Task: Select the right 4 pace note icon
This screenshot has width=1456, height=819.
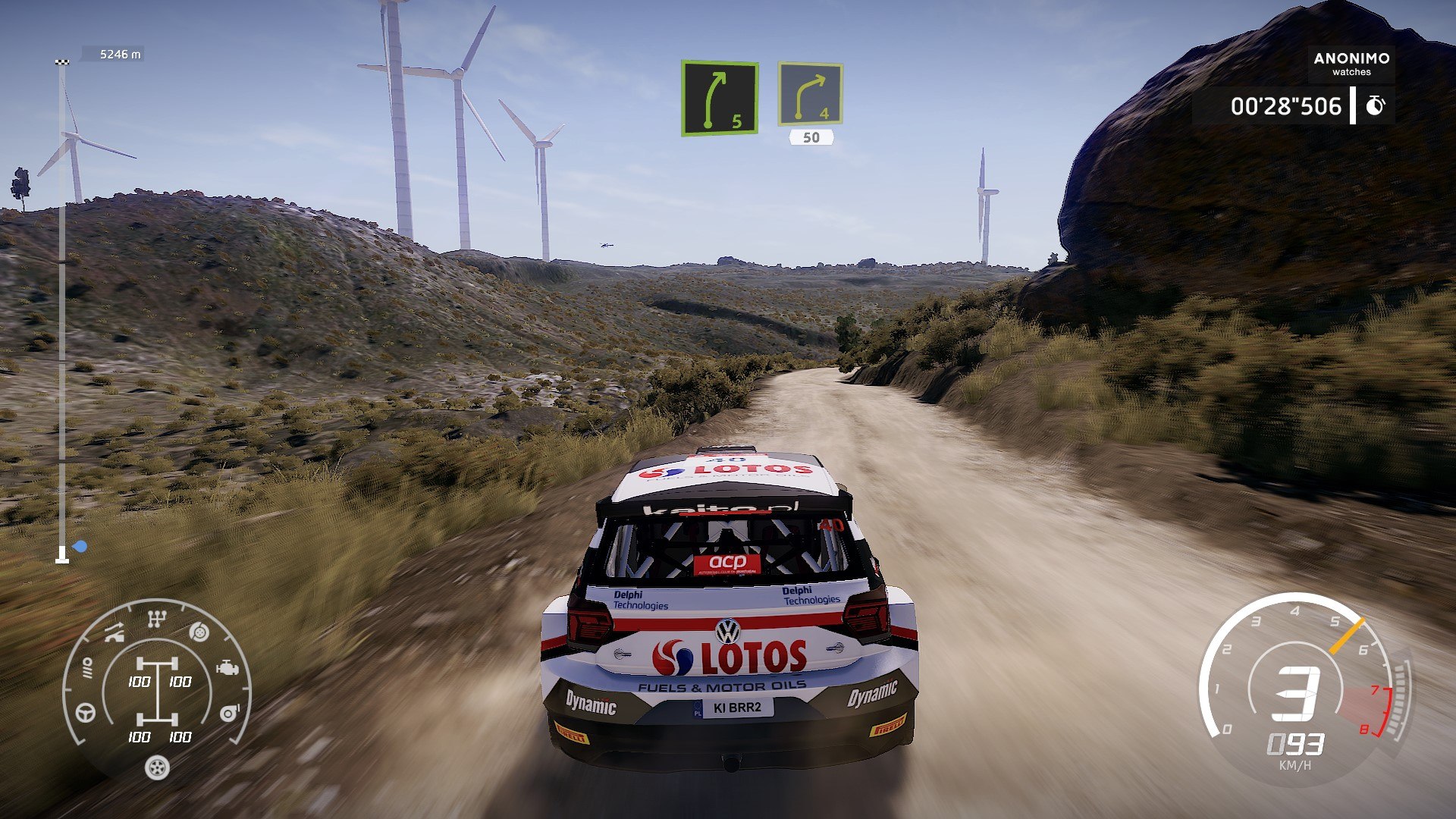Action: point(810,94)
